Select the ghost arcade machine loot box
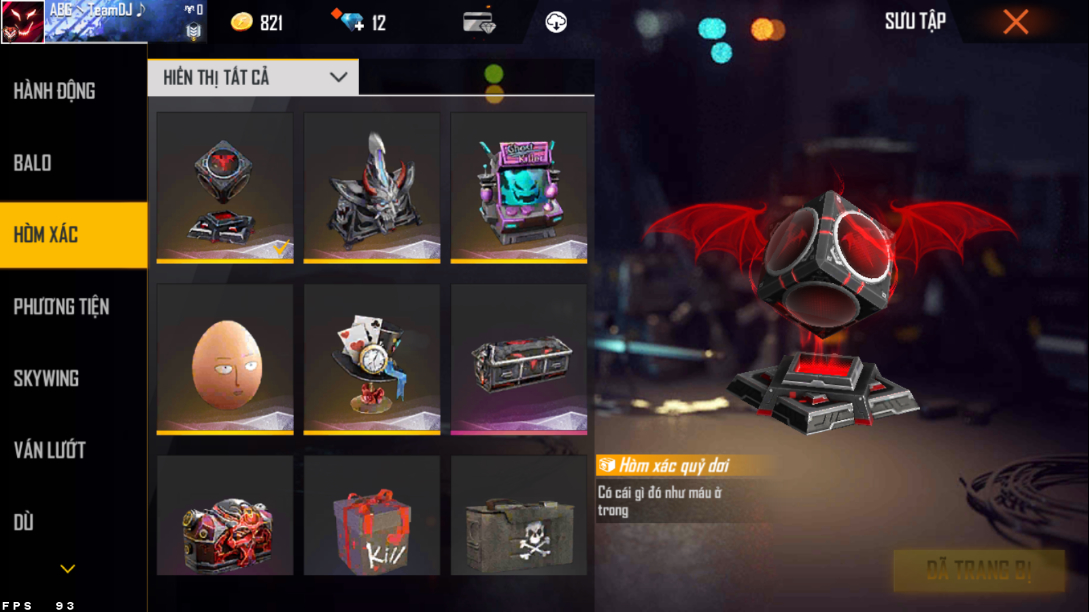The height and width of the screenshot is (612, 1089). tap(518, 187)
